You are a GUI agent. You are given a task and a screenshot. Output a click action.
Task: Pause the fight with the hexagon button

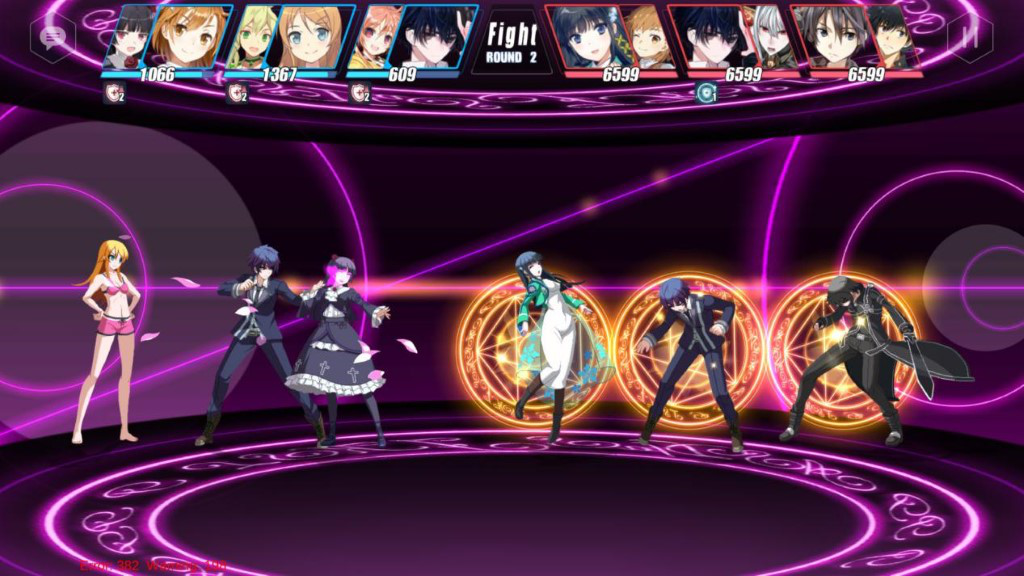[x=970, y=38]
